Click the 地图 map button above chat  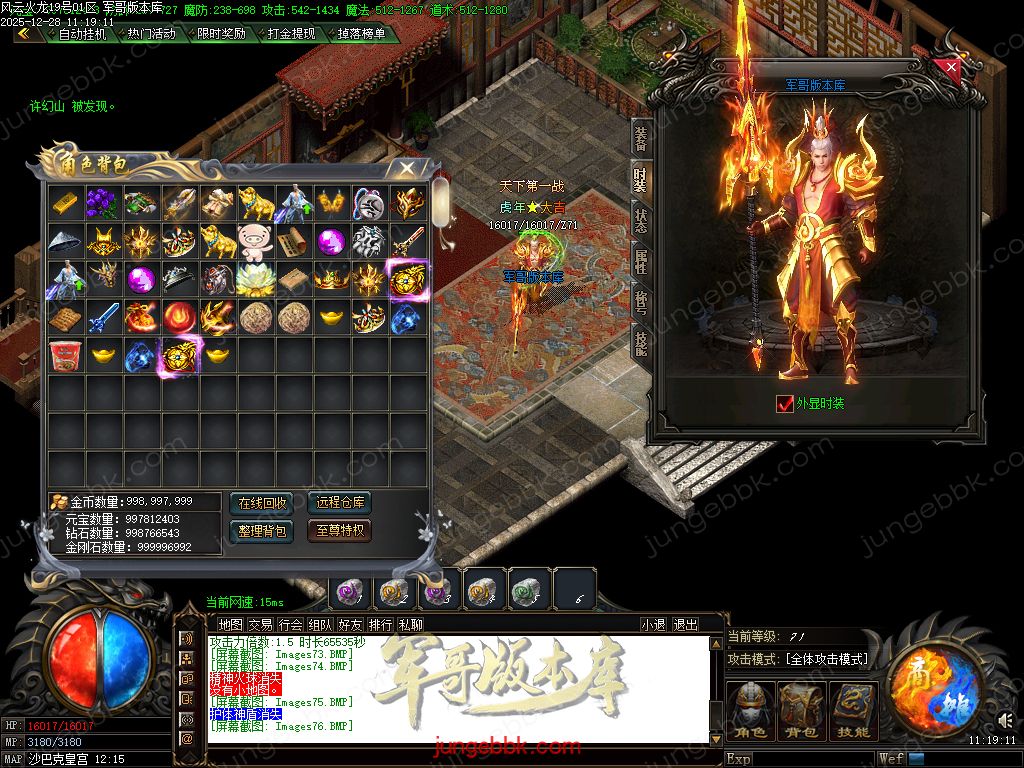tap(230, 624)
